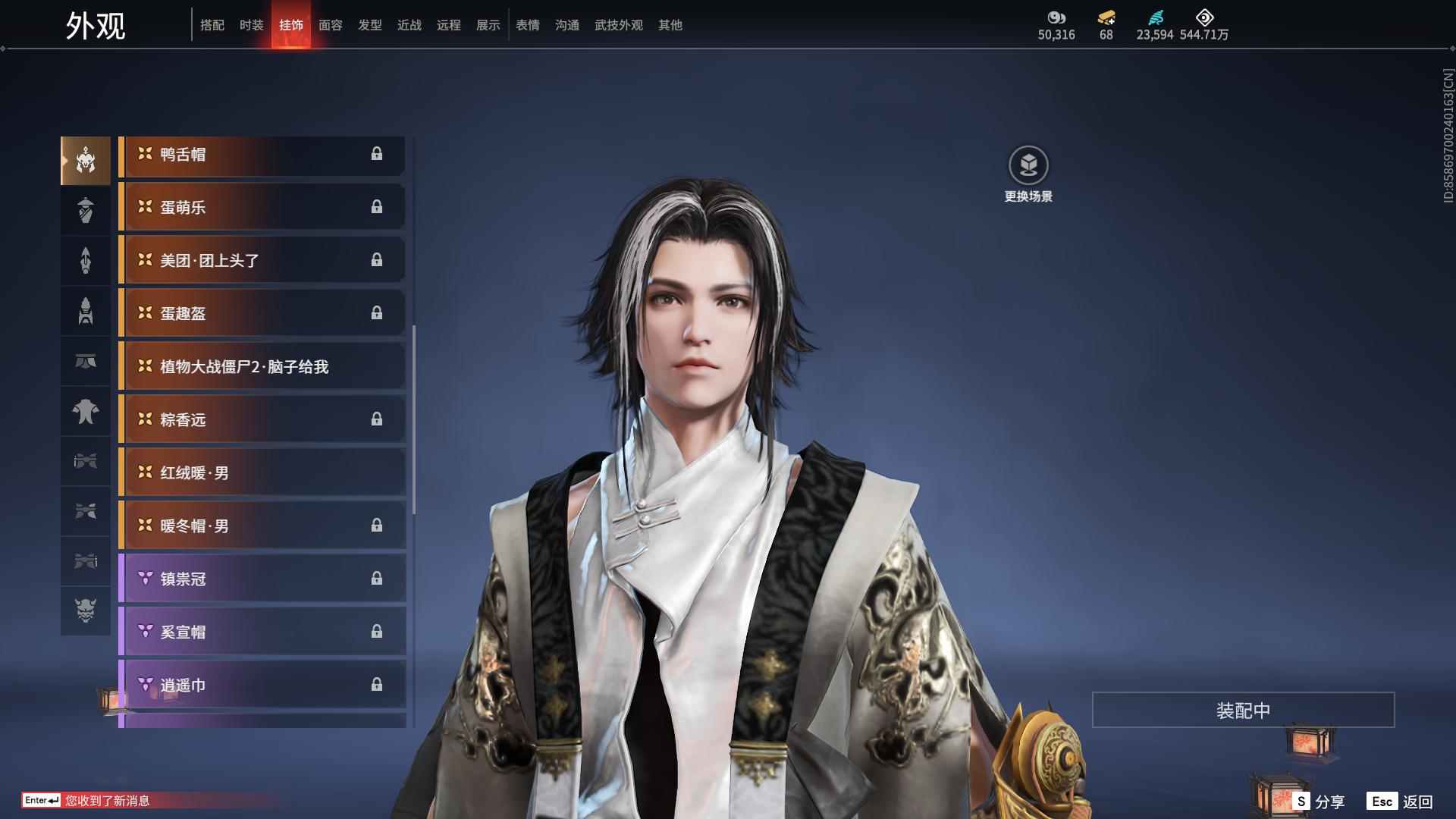The width and height of the screenshot is (1456, 819).
Task: Switch to the 时装 tab
Action: point(251,24)
